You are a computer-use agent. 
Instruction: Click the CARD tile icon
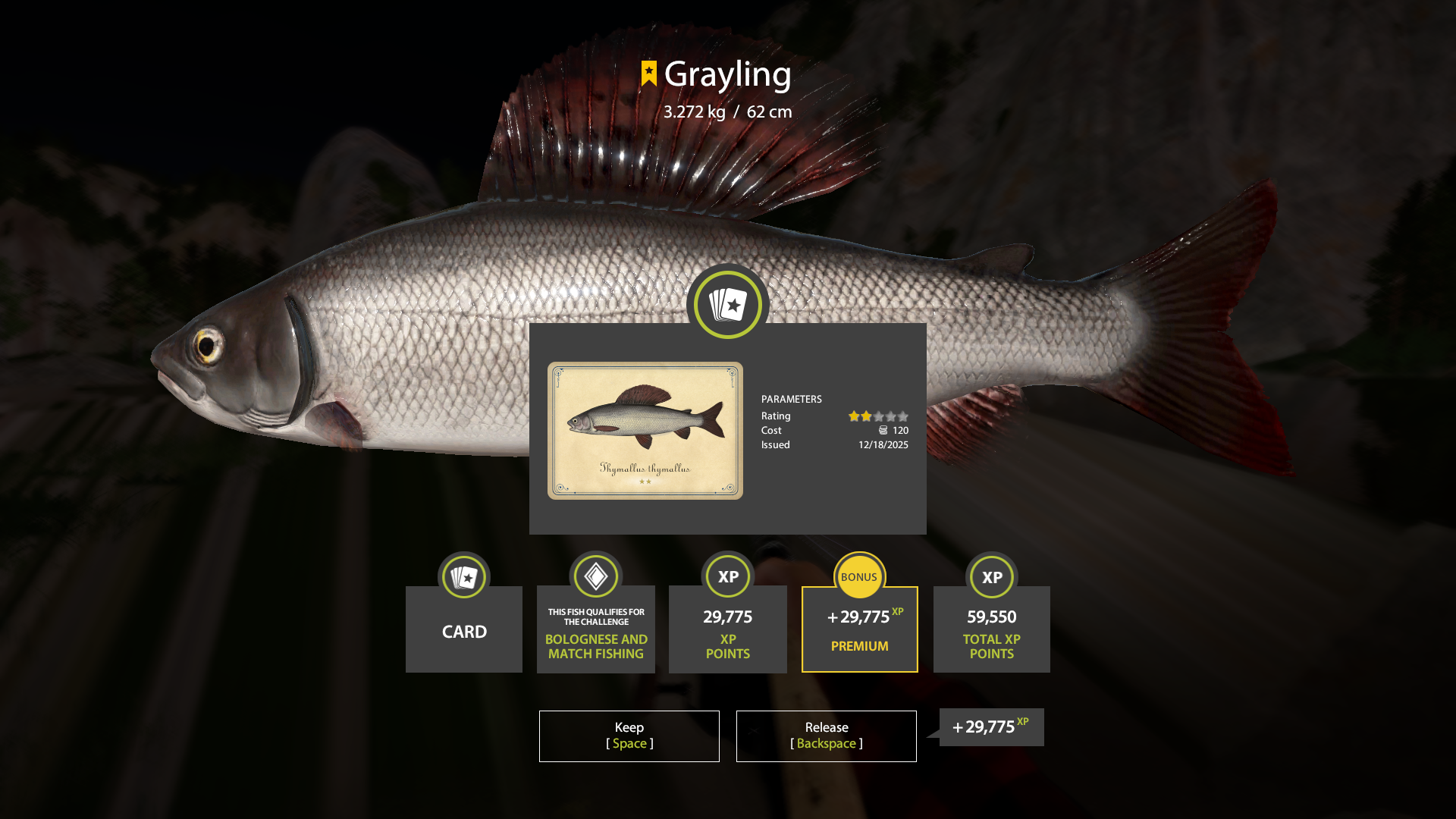point(463,576)
